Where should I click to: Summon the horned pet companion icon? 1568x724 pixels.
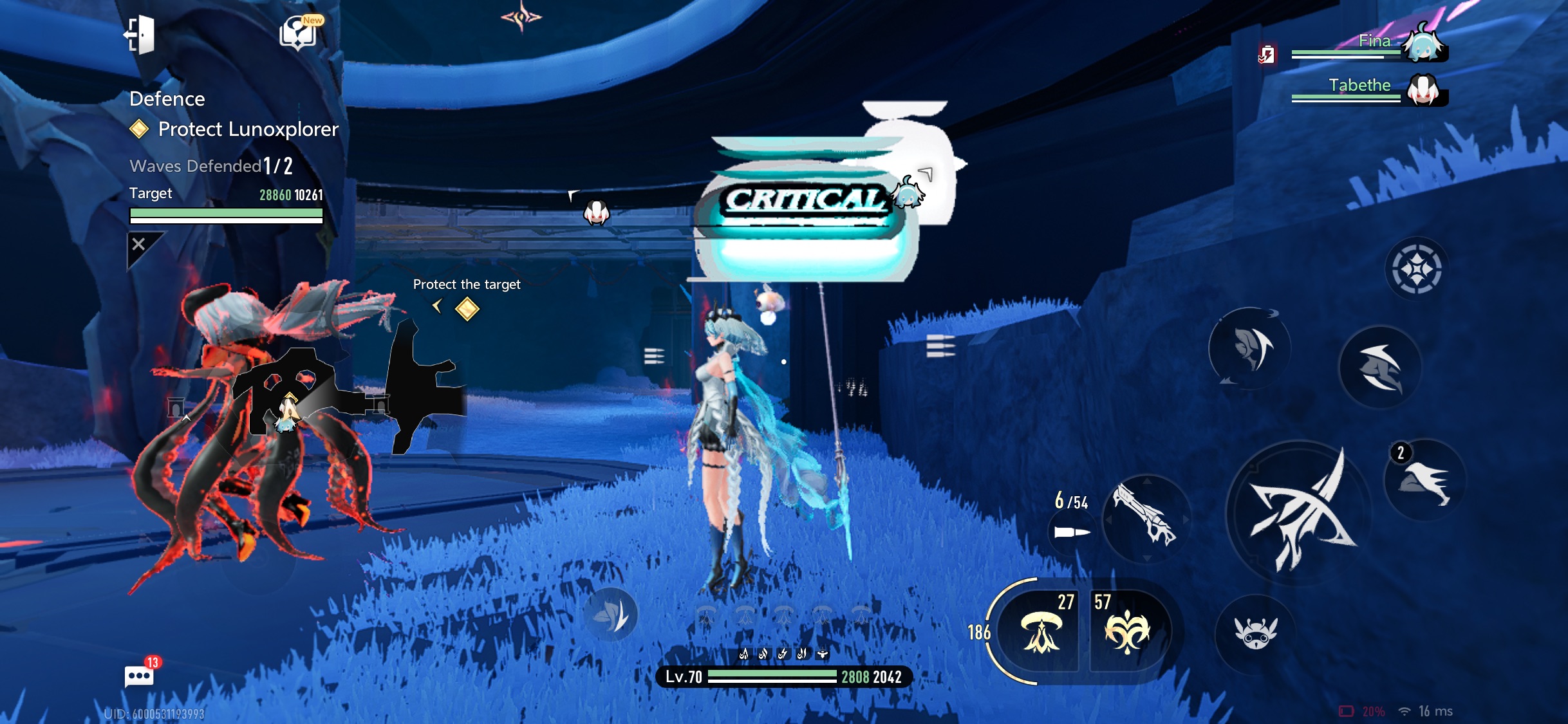coord(1255,633)
